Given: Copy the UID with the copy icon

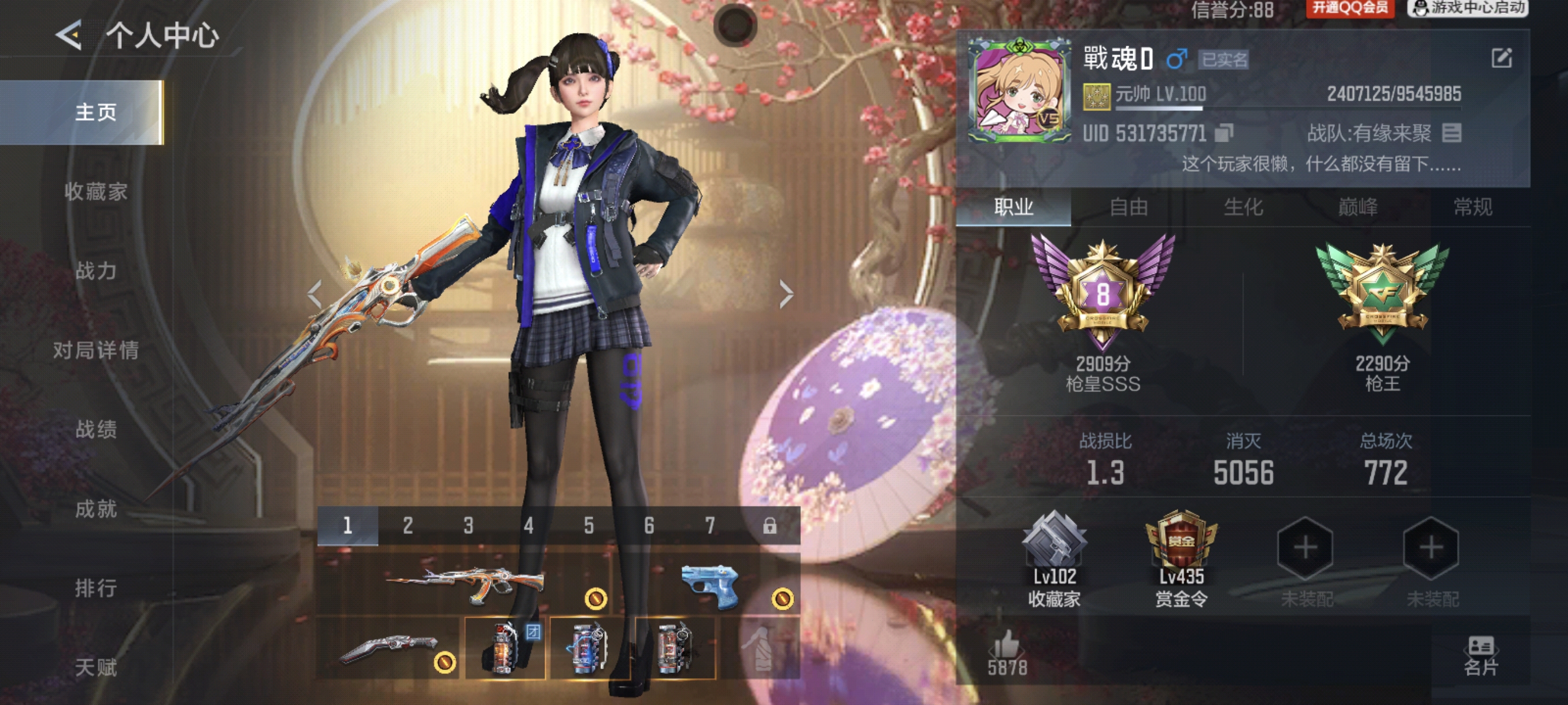Looking at the screenshot, I should pyautogui.click(x=1223, y=133).
